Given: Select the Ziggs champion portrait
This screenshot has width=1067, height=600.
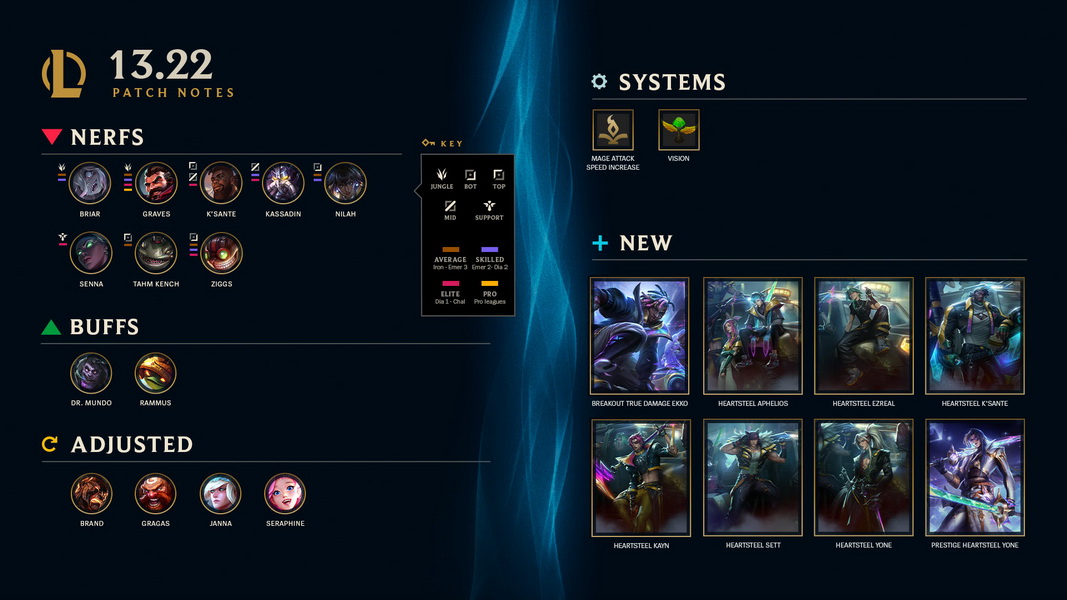Looking at the screenshot, I should point(221,253).
